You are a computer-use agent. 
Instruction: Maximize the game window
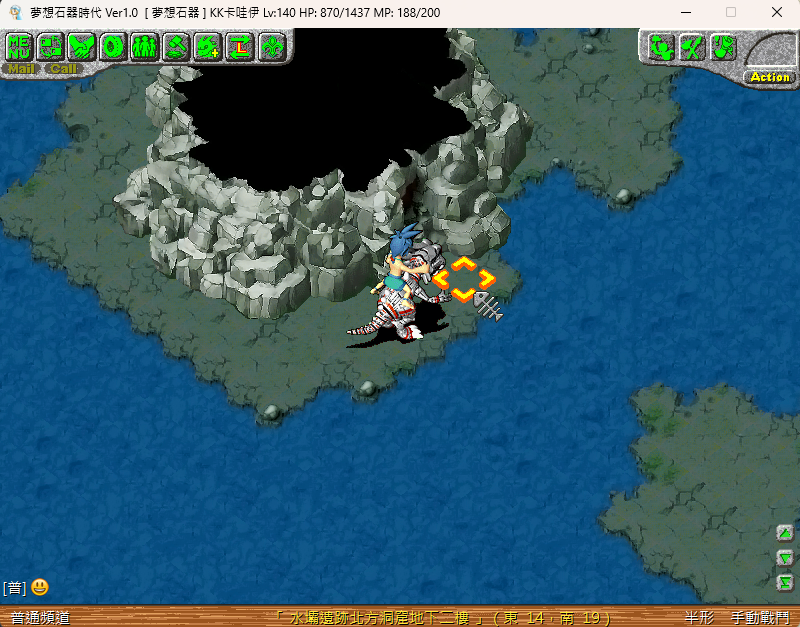731,12
